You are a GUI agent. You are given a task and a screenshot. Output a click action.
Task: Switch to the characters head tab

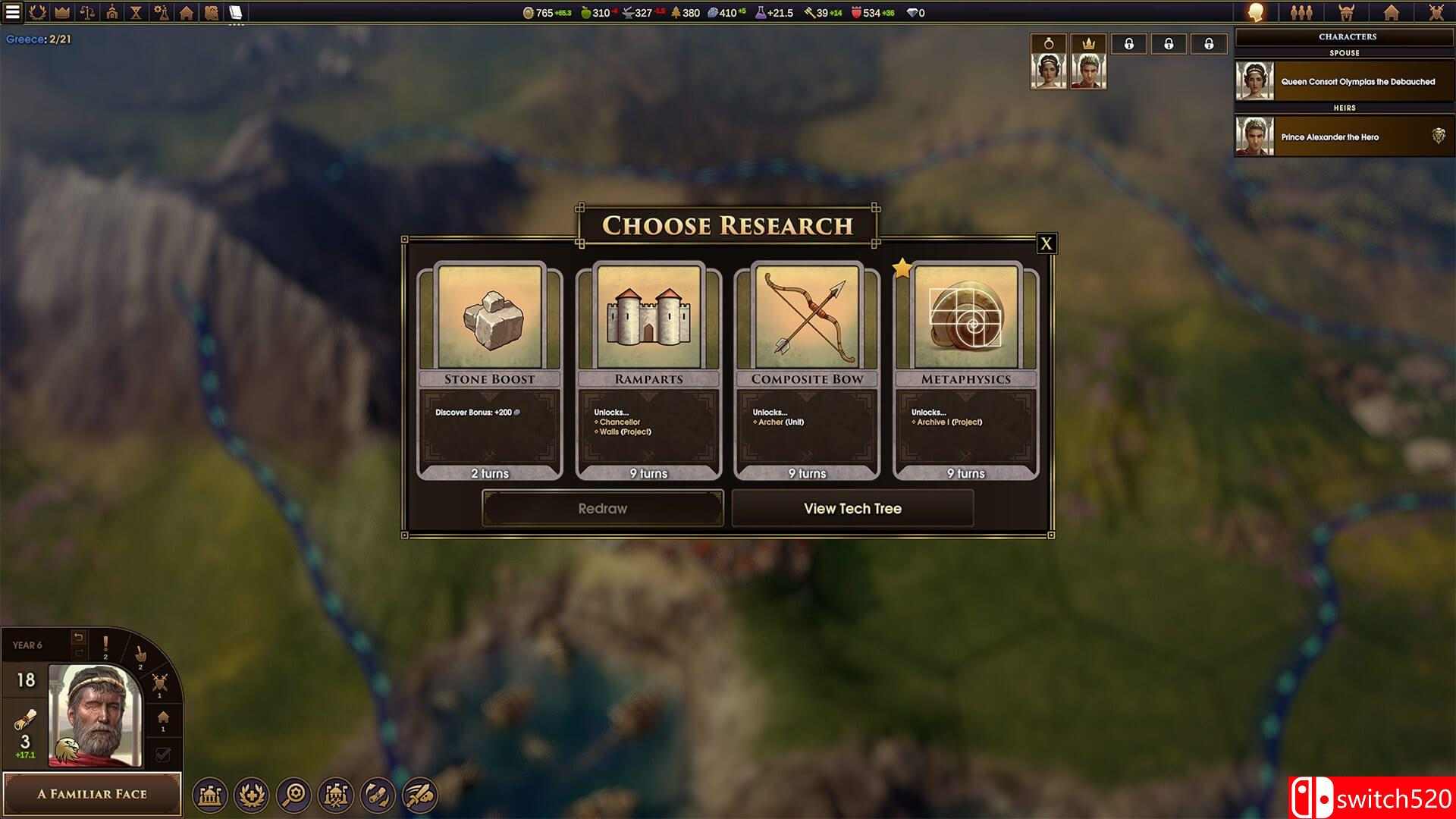pyautogui.click(x=1256, y=12)
